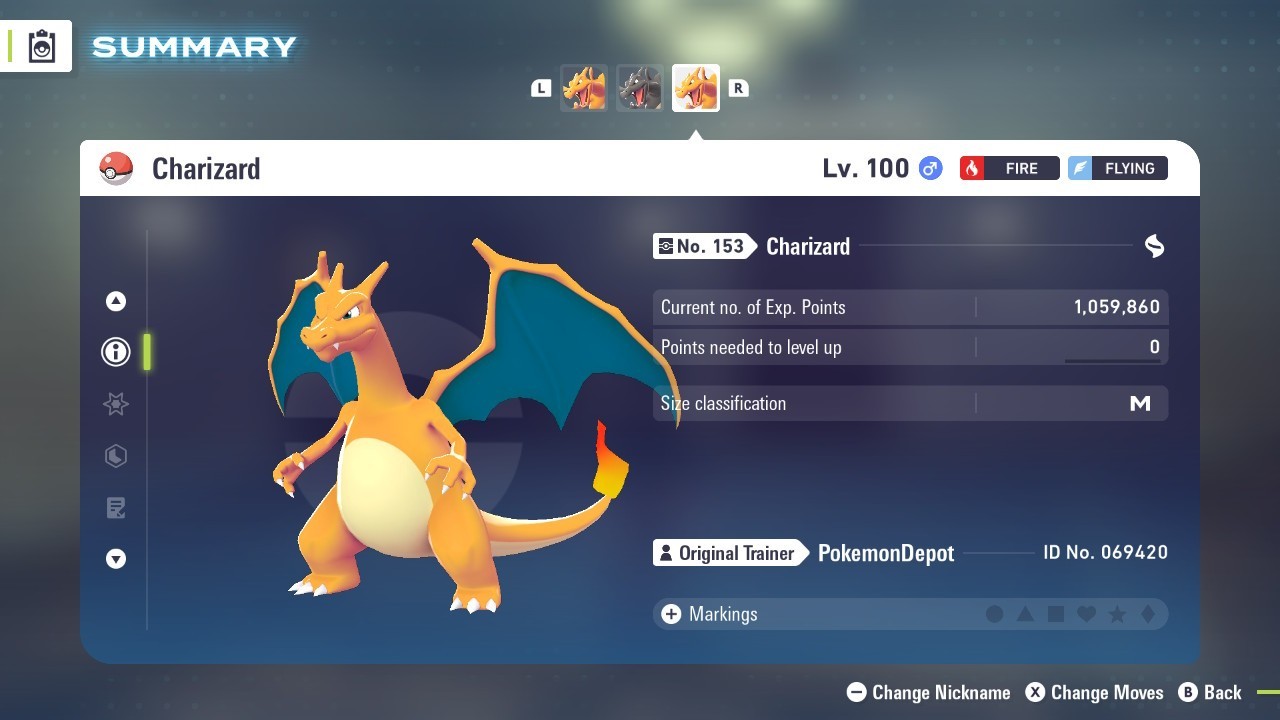
Task: Toggle the triangle marking
Action: point(1025,614)
